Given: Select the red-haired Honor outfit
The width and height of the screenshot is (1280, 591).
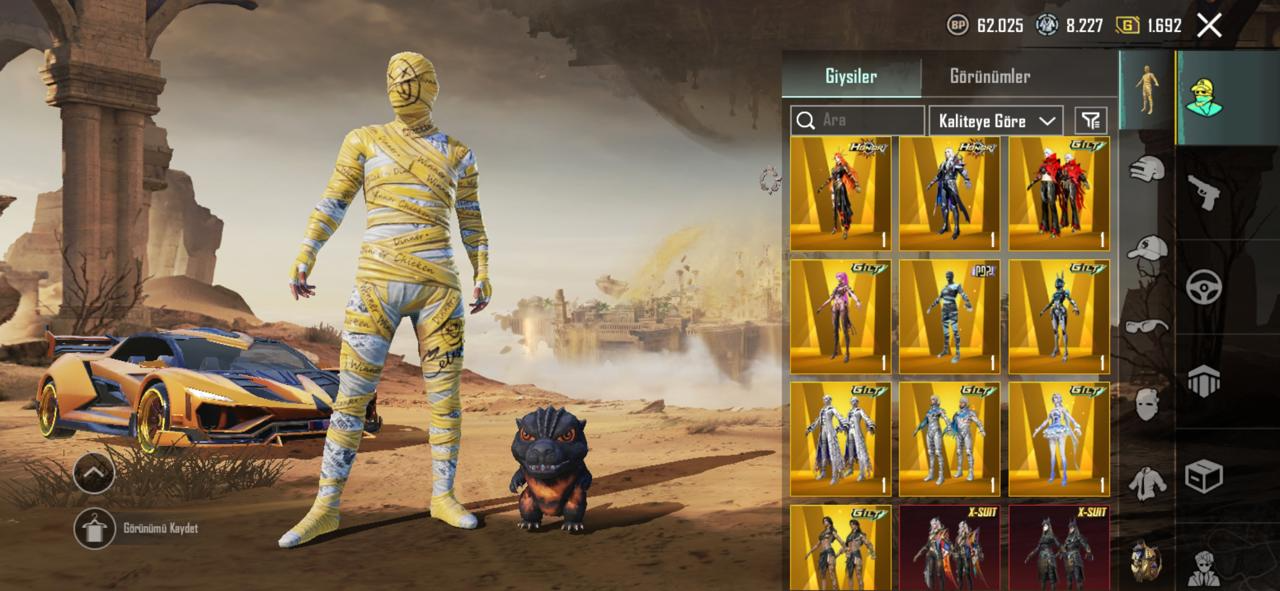Looking at the screenshot, I should tap(840, 193).
